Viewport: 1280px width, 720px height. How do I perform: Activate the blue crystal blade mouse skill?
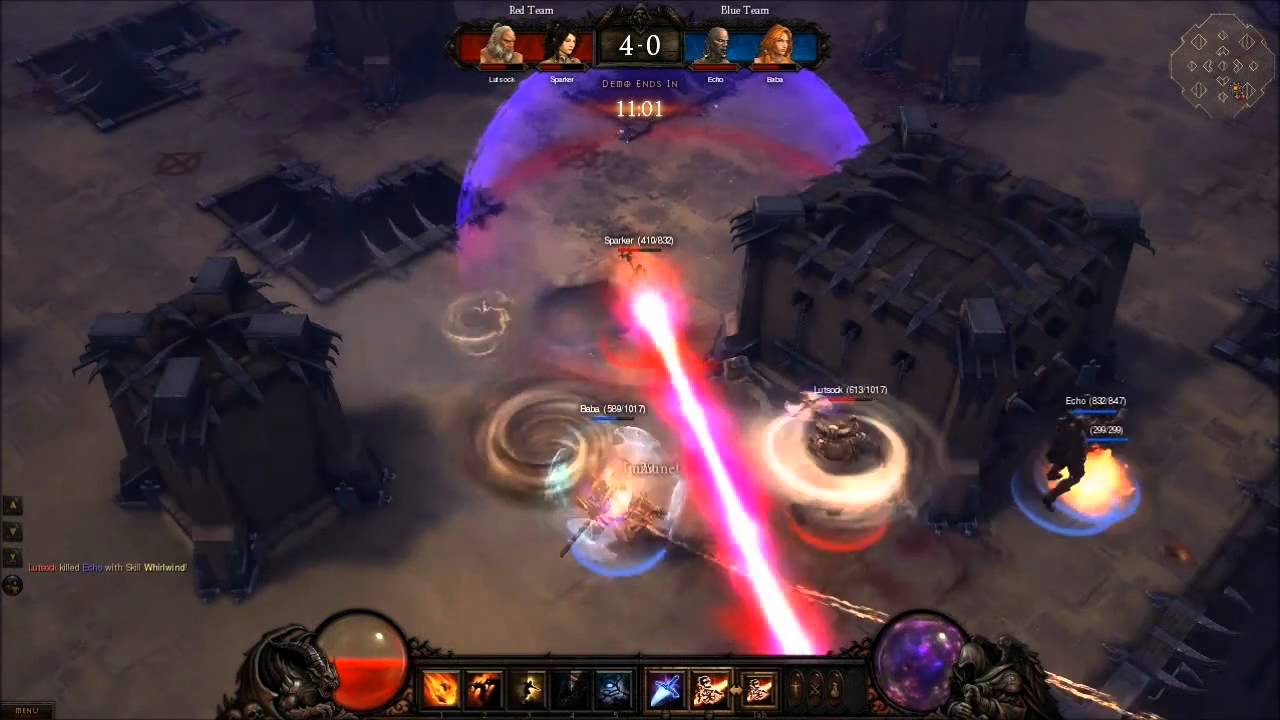(667, 689)
